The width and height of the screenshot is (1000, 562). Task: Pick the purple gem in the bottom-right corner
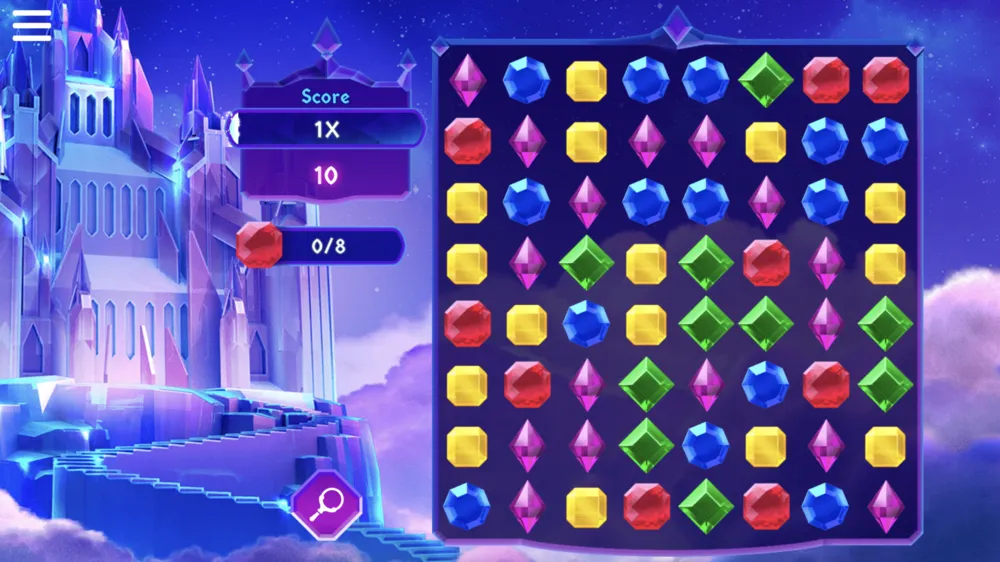(885, 506)
